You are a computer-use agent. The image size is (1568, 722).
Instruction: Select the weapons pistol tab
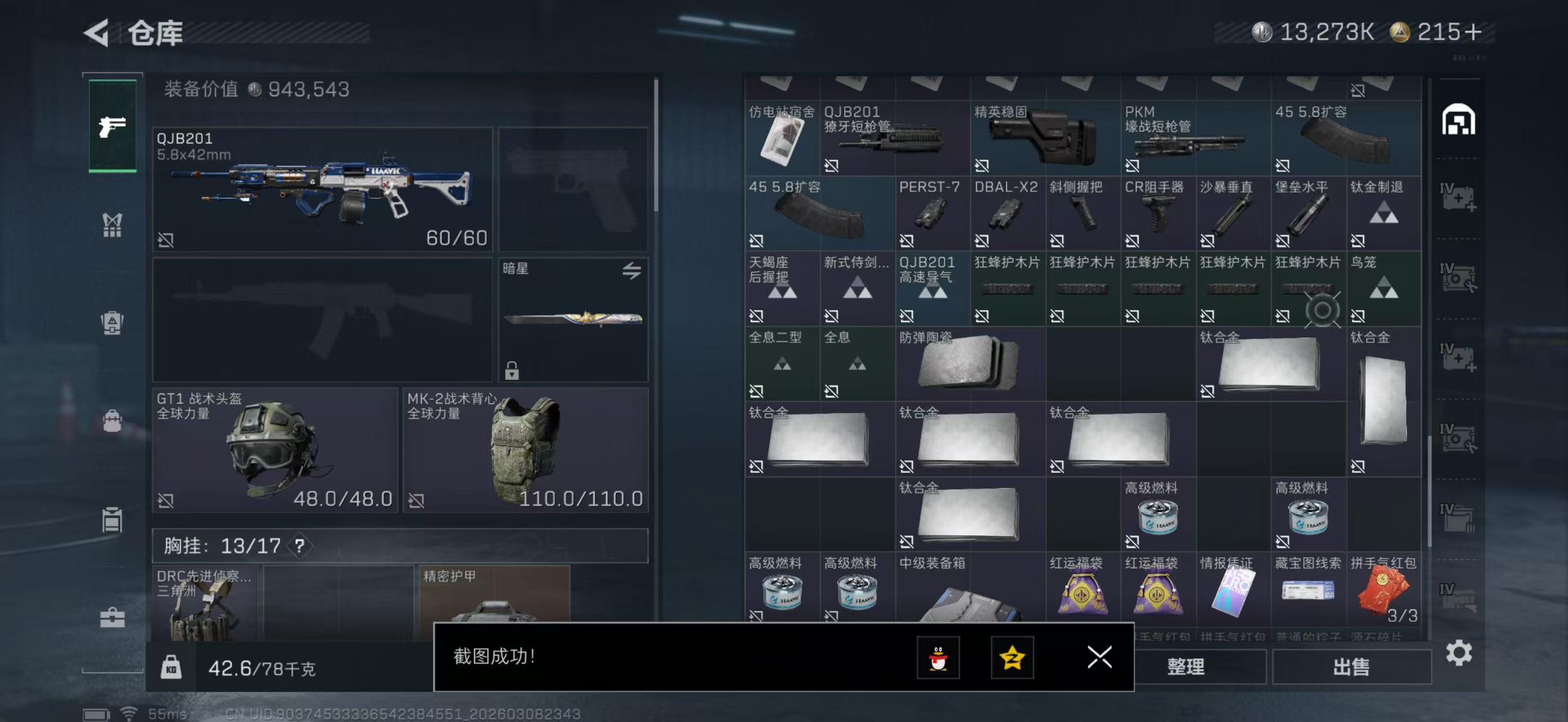(x=113, y=126)
